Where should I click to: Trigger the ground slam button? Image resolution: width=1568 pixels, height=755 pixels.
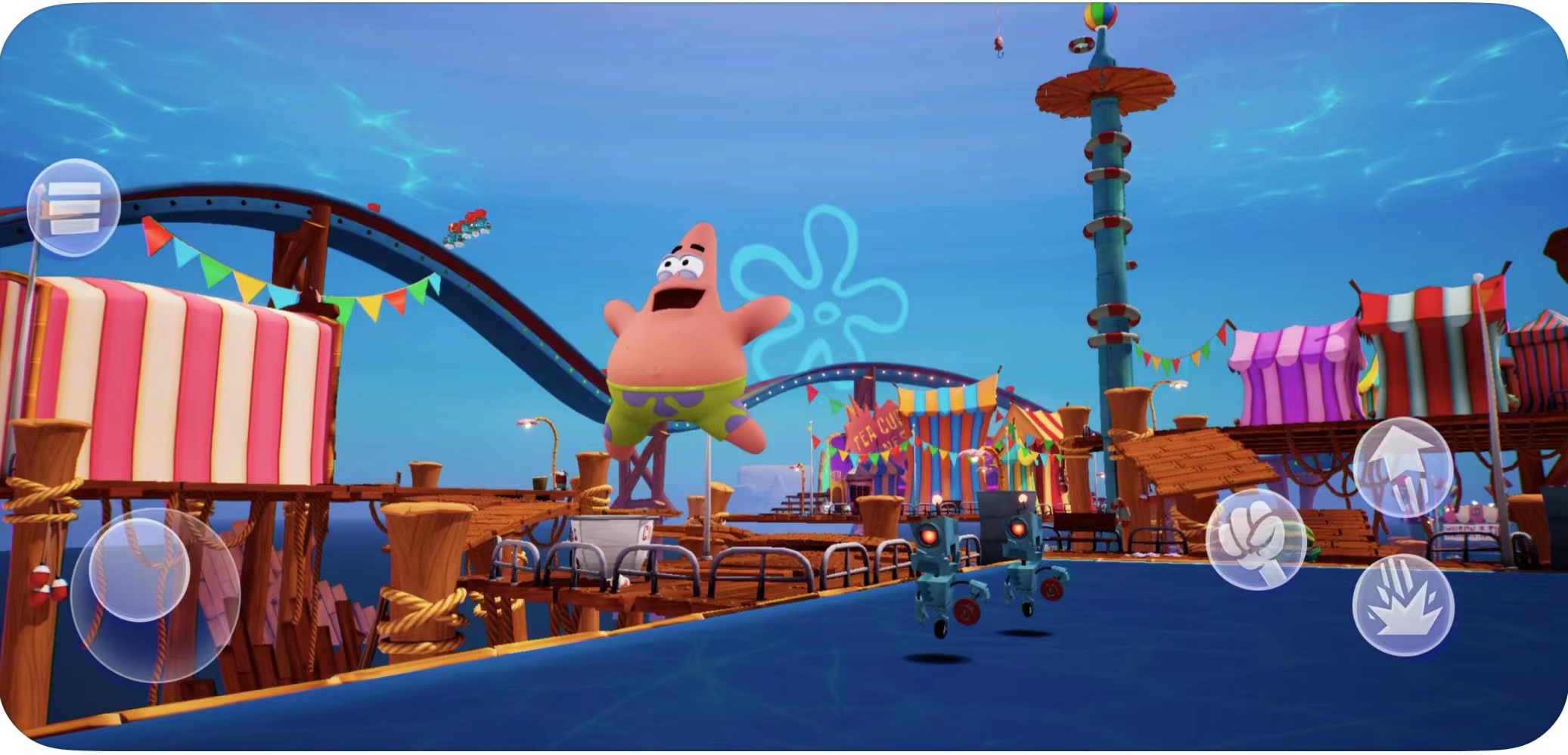[1402, 605]
